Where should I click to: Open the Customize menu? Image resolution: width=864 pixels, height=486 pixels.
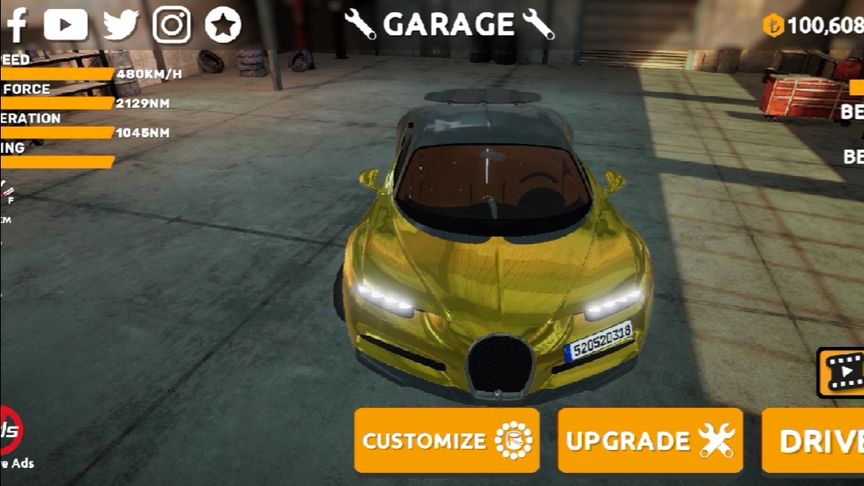[x=447, y=440]
